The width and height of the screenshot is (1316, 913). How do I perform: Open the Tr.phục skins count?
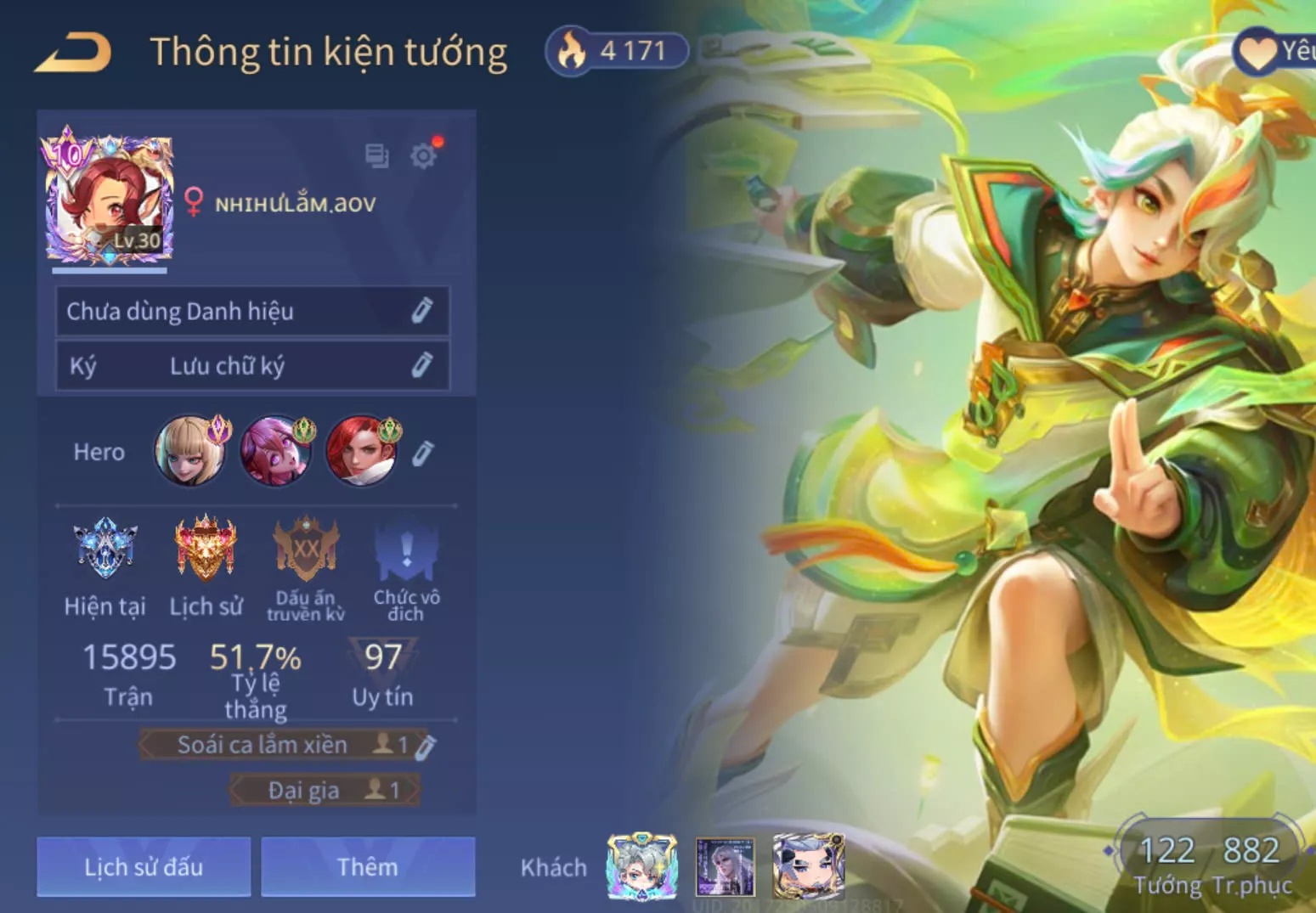(x=1251, y=863)
